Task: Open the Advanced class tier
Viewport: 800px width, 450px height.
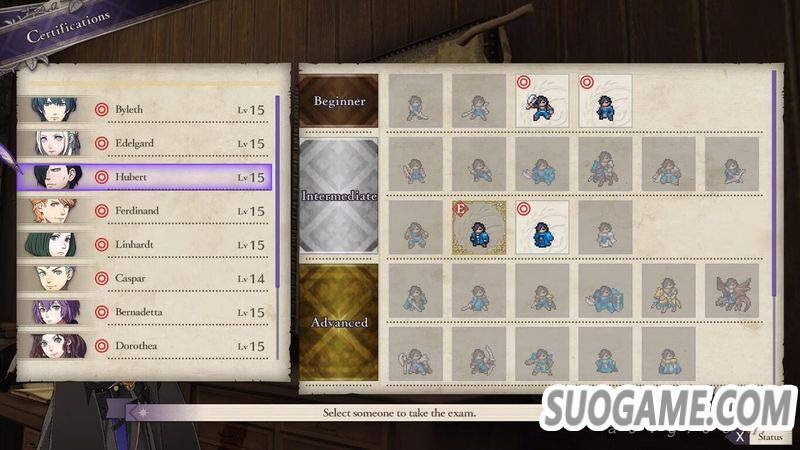Action: tap(340, 322)
